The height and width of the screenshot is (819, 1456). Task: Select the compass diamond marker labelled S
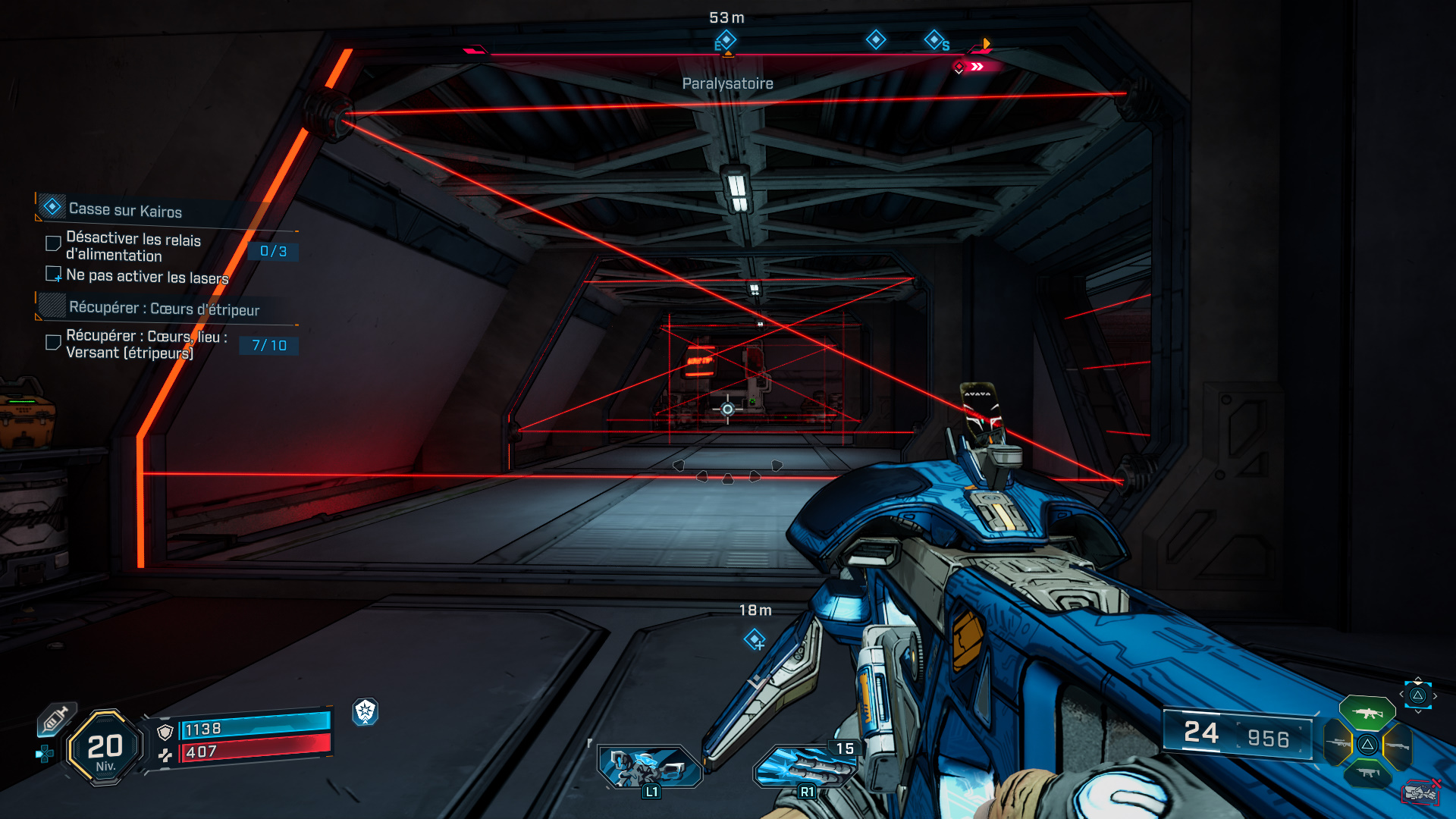pos(934,39)
